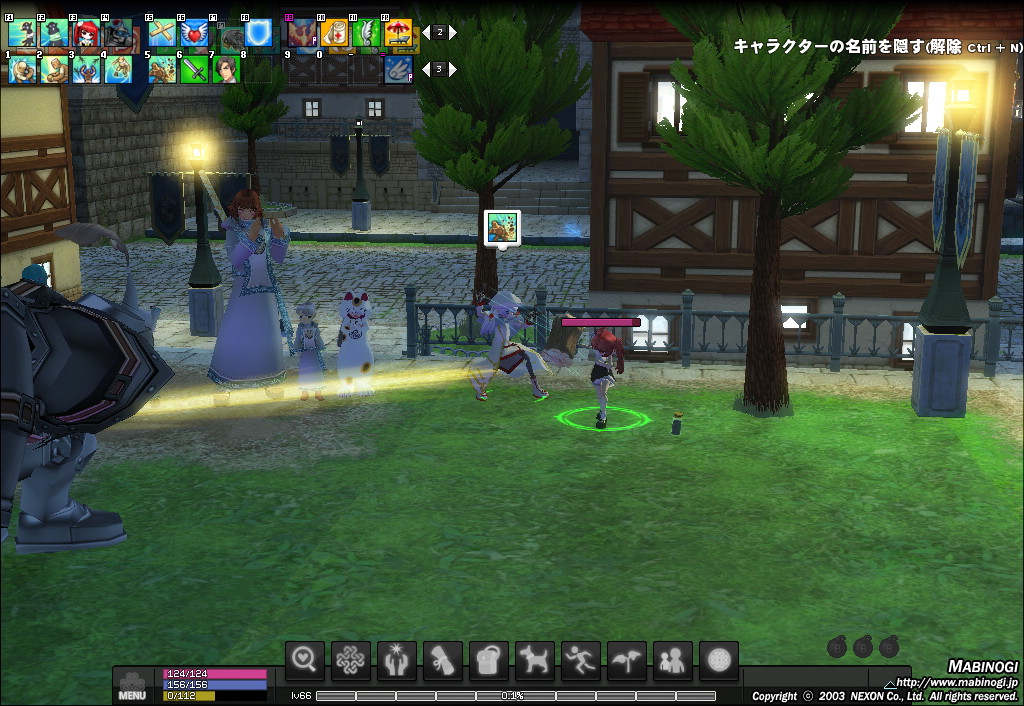Click the round dotted circle icon
This screenshot has height=706, width=1024.
point(719,660)
